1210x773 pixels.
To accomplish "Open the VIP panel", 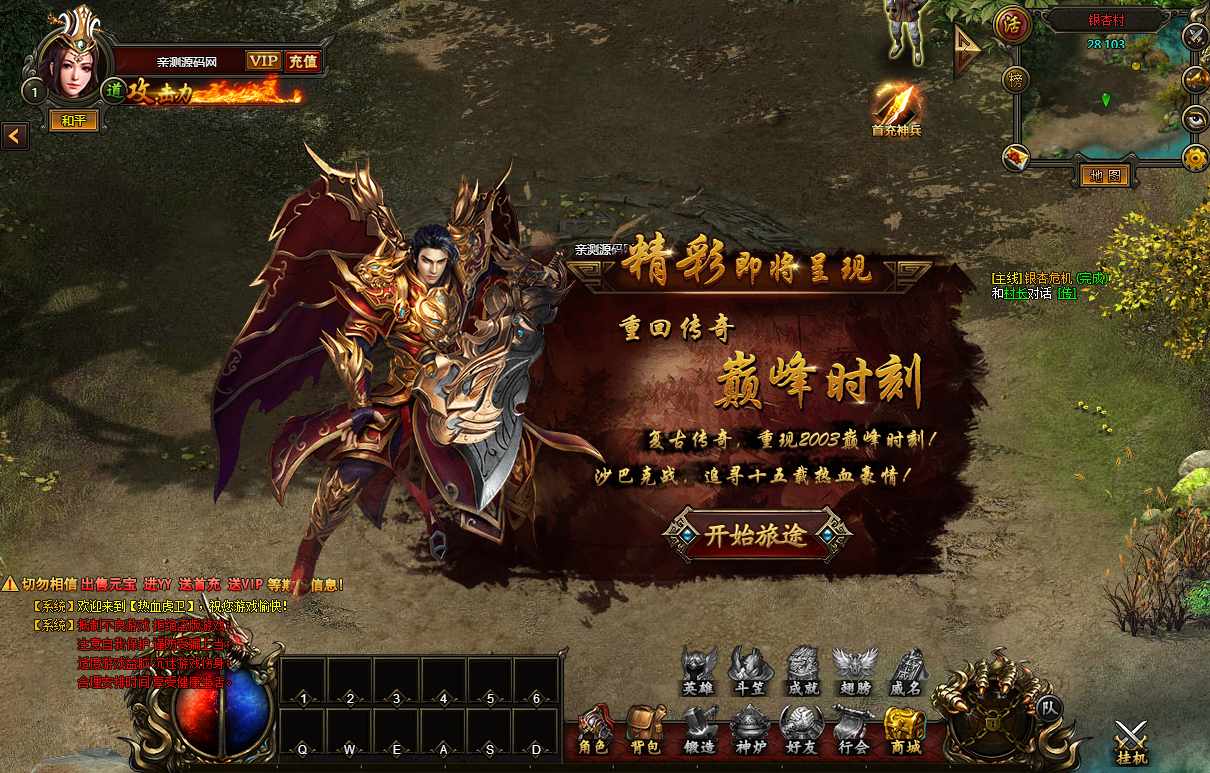I will (x=263, y=61).
